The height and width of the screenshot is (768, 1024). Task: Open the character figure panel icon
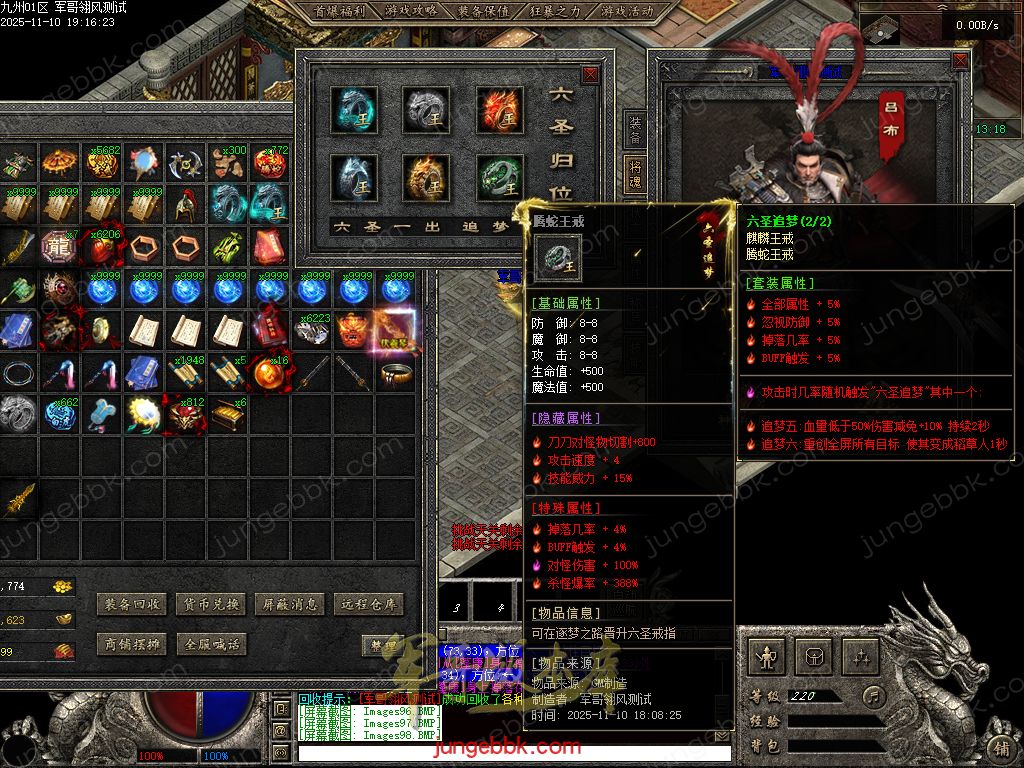tap(768, 658)
